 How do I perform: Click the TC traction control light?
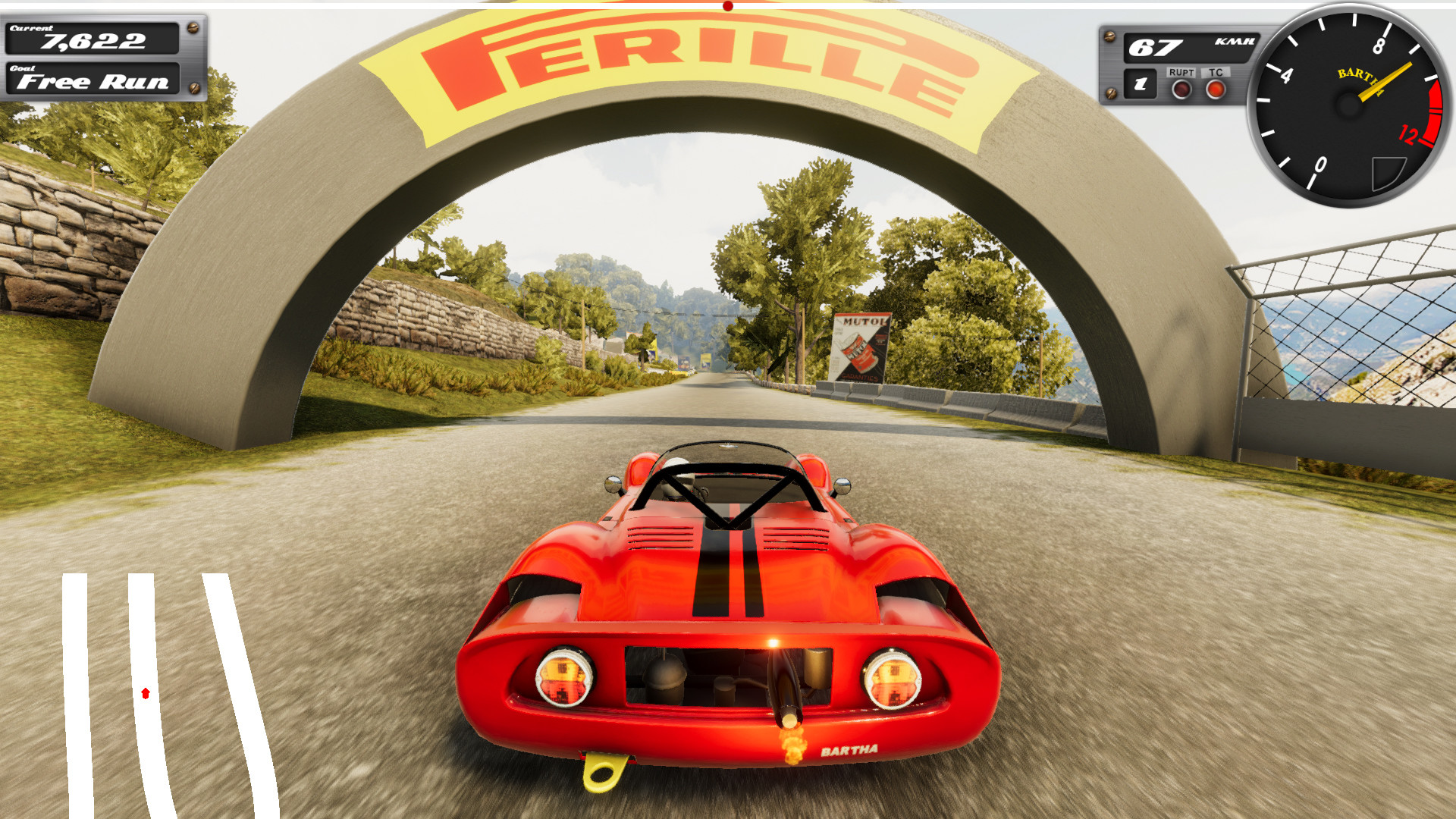pyautogui.click(x=1215, y=88)
